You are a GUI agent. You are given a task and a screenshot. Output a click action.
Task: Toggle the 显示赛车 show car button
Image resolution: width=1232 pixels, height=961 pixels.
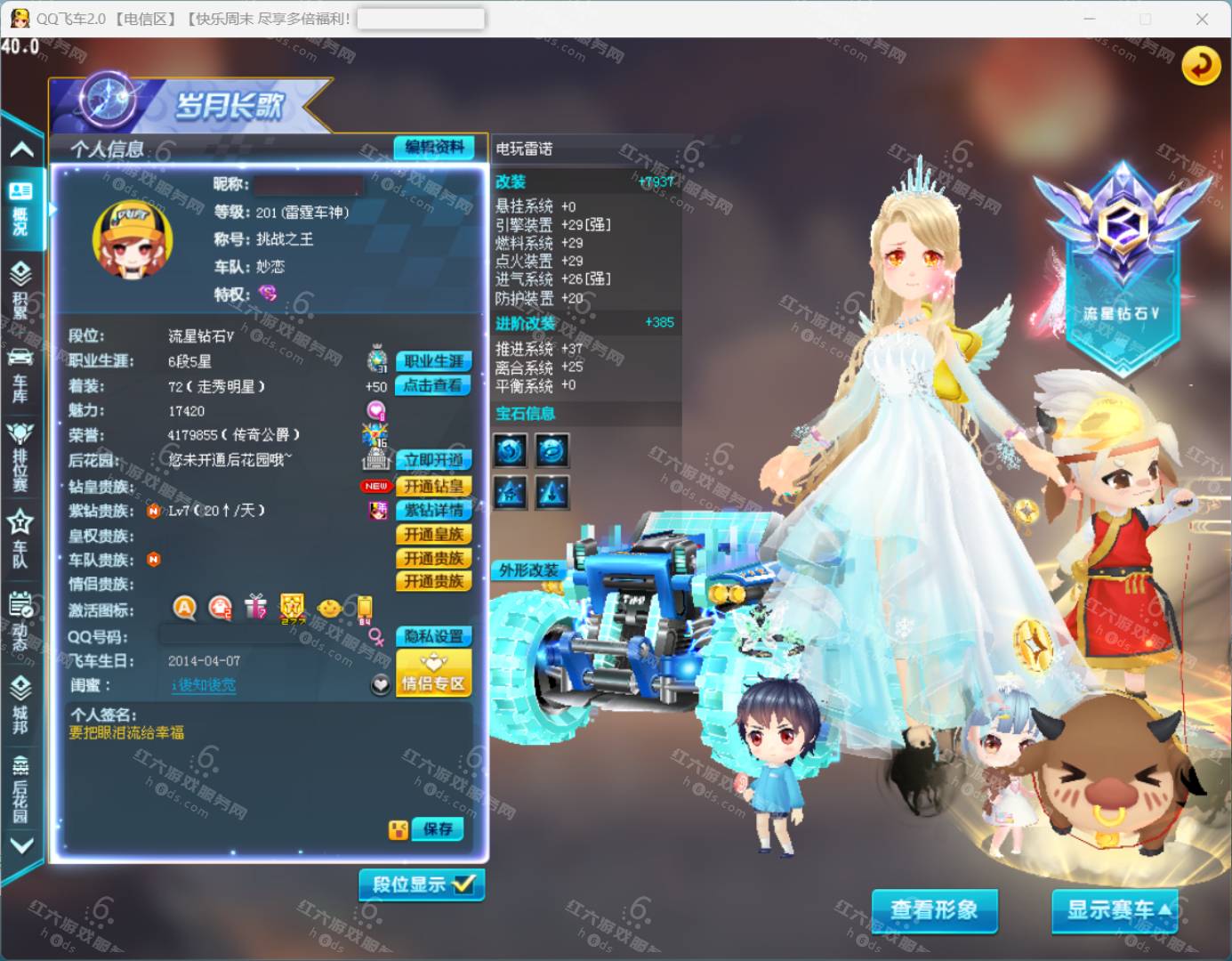click(x=1115, y=909)
